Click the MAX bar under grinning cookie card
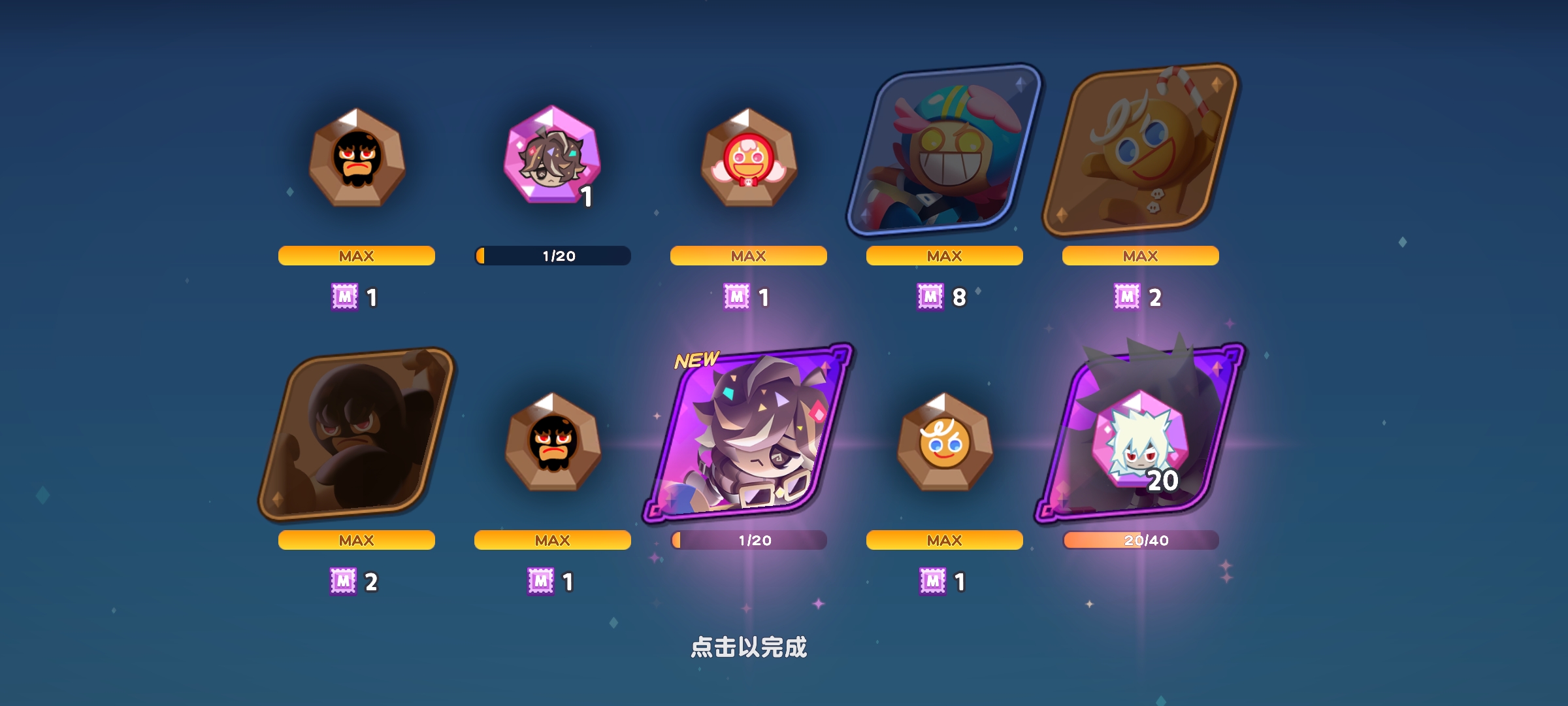1568x706 pixels. click(x=944, y=256)
